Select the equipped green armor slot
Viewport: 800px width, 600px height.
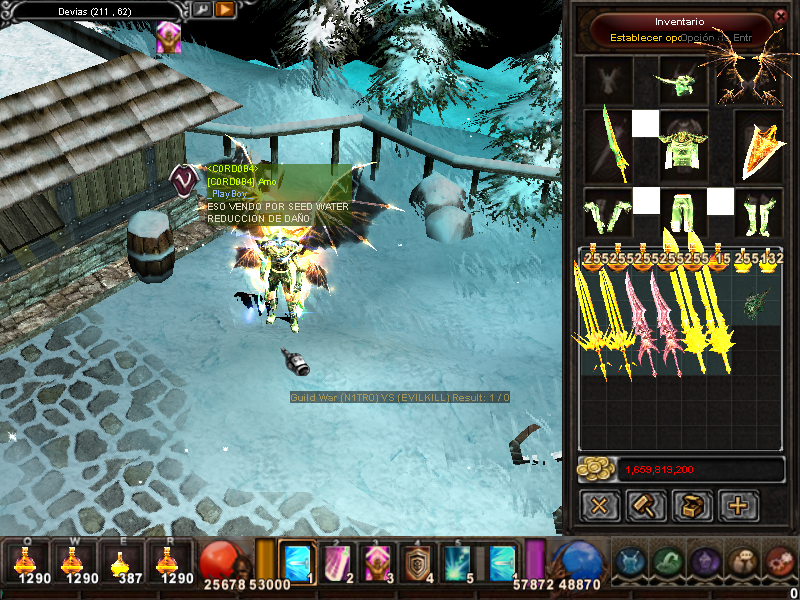pyautogui.click(x=684, y=146)
